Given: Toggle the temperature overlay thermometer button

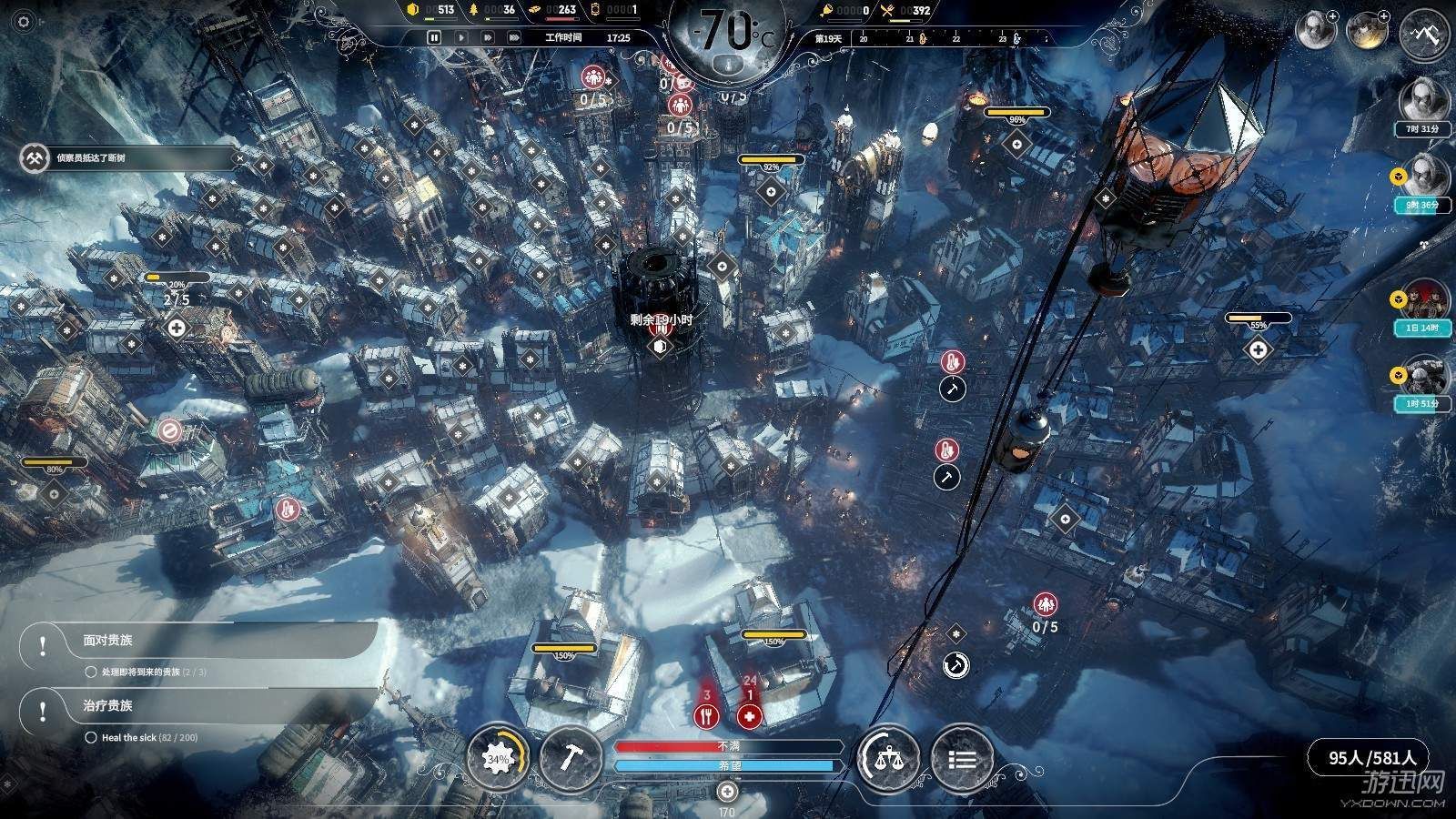Looking at the screenshot, I should 729,65.
